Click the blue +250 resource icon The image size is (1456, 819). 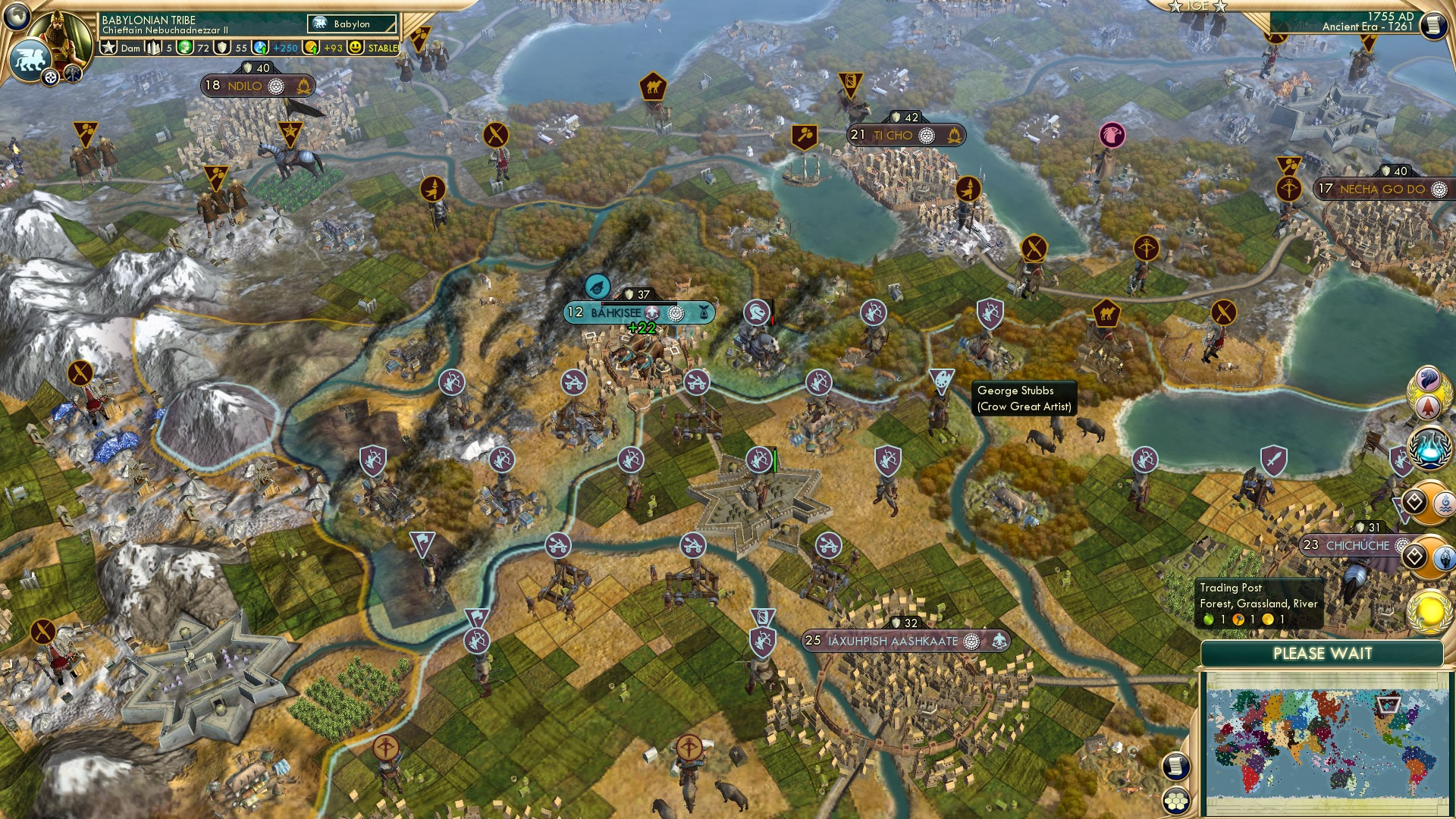(259, 47)
